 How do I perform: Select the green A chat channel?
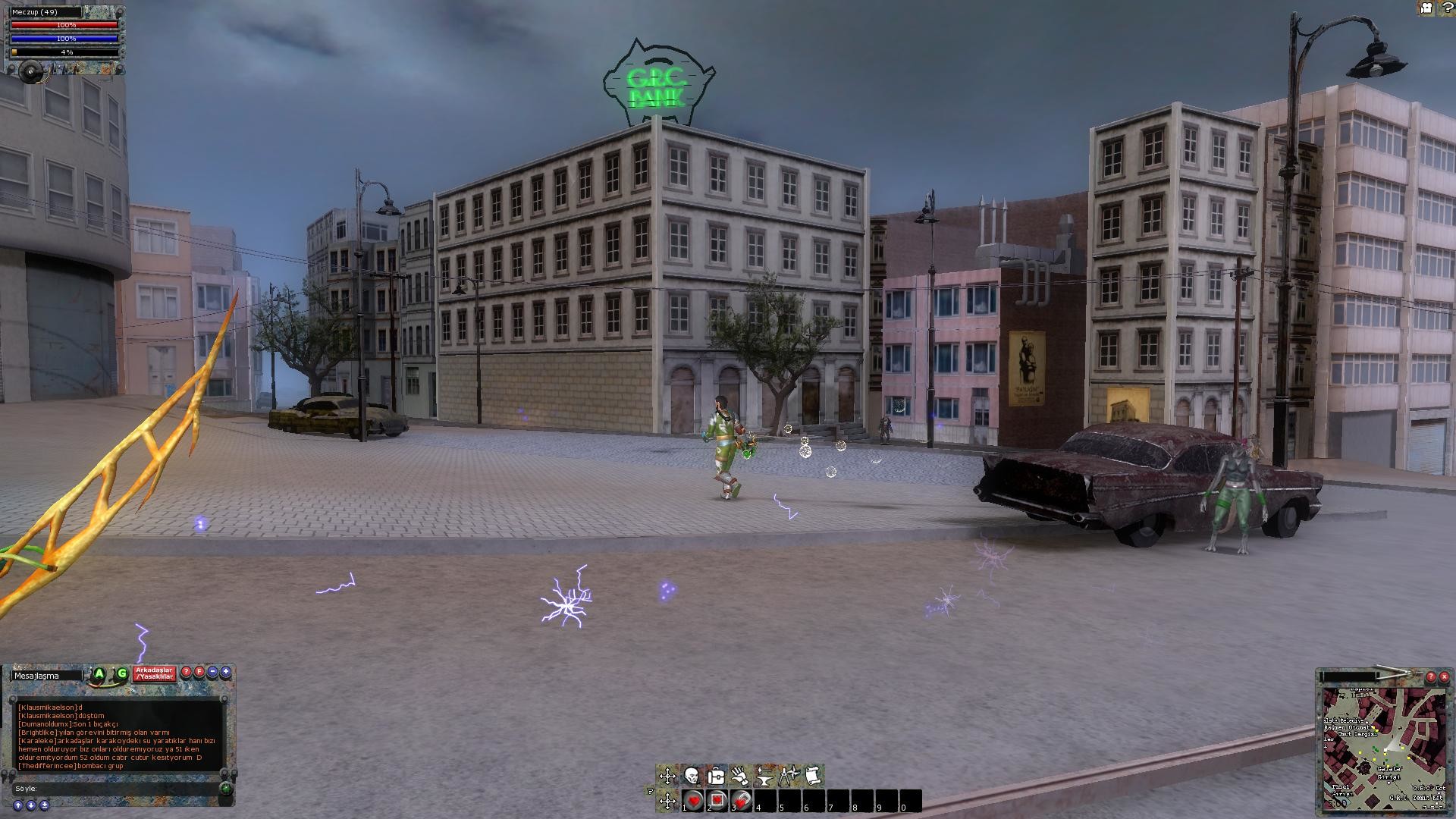click(99, 673)
